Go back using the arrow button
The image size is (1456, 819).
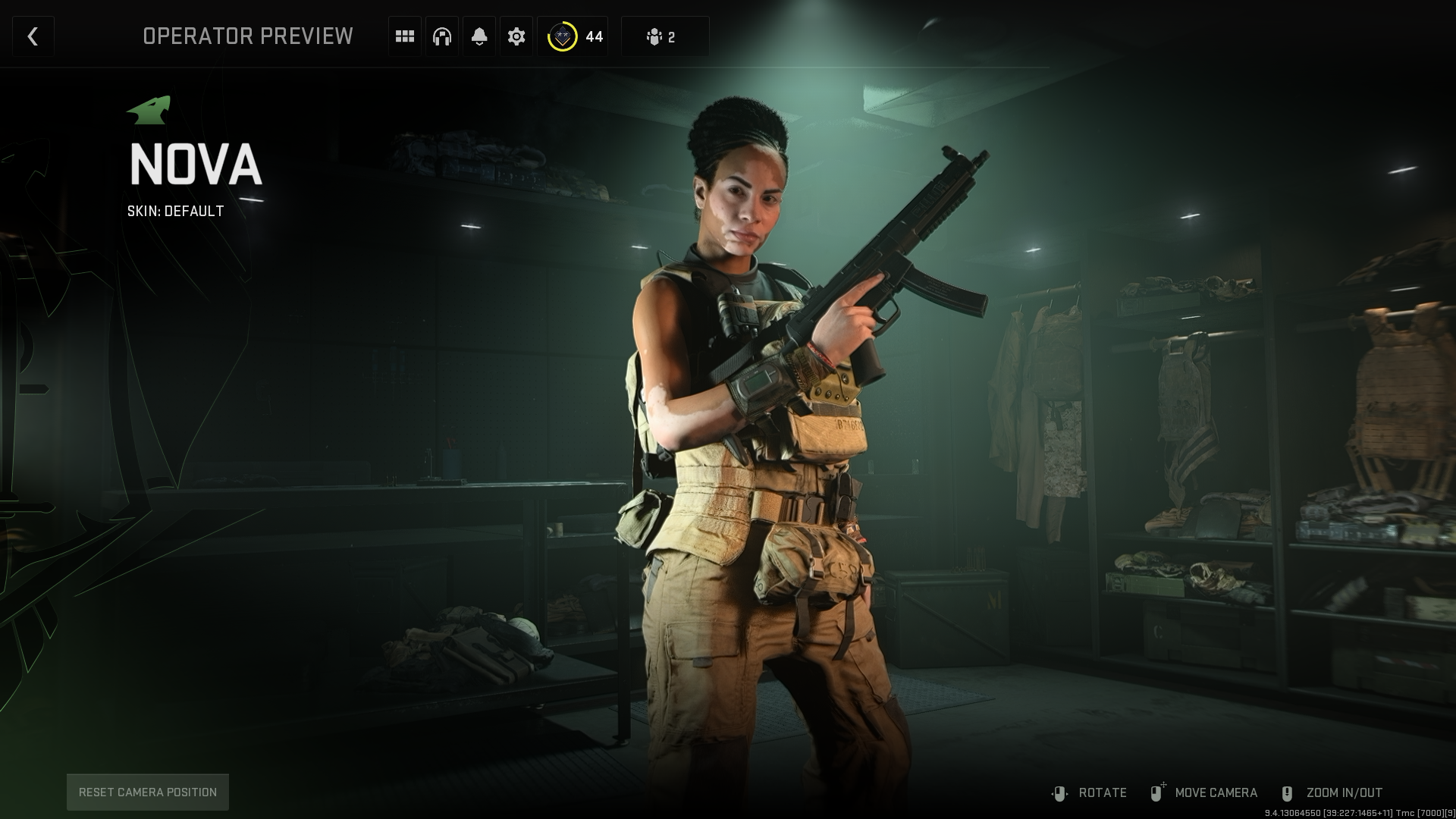pos(33,36)
